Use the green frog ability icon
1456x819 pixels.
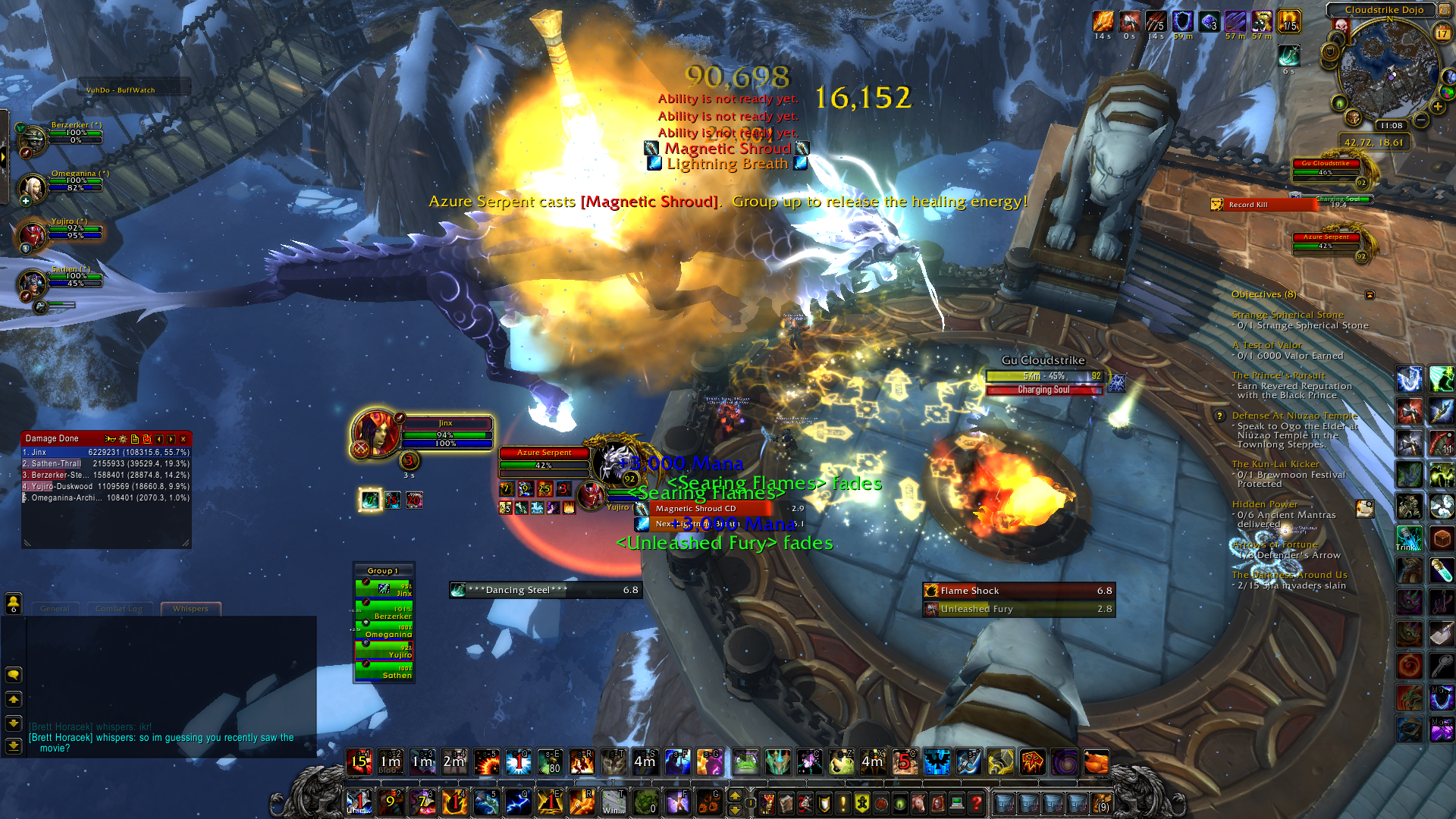[745, 762]
